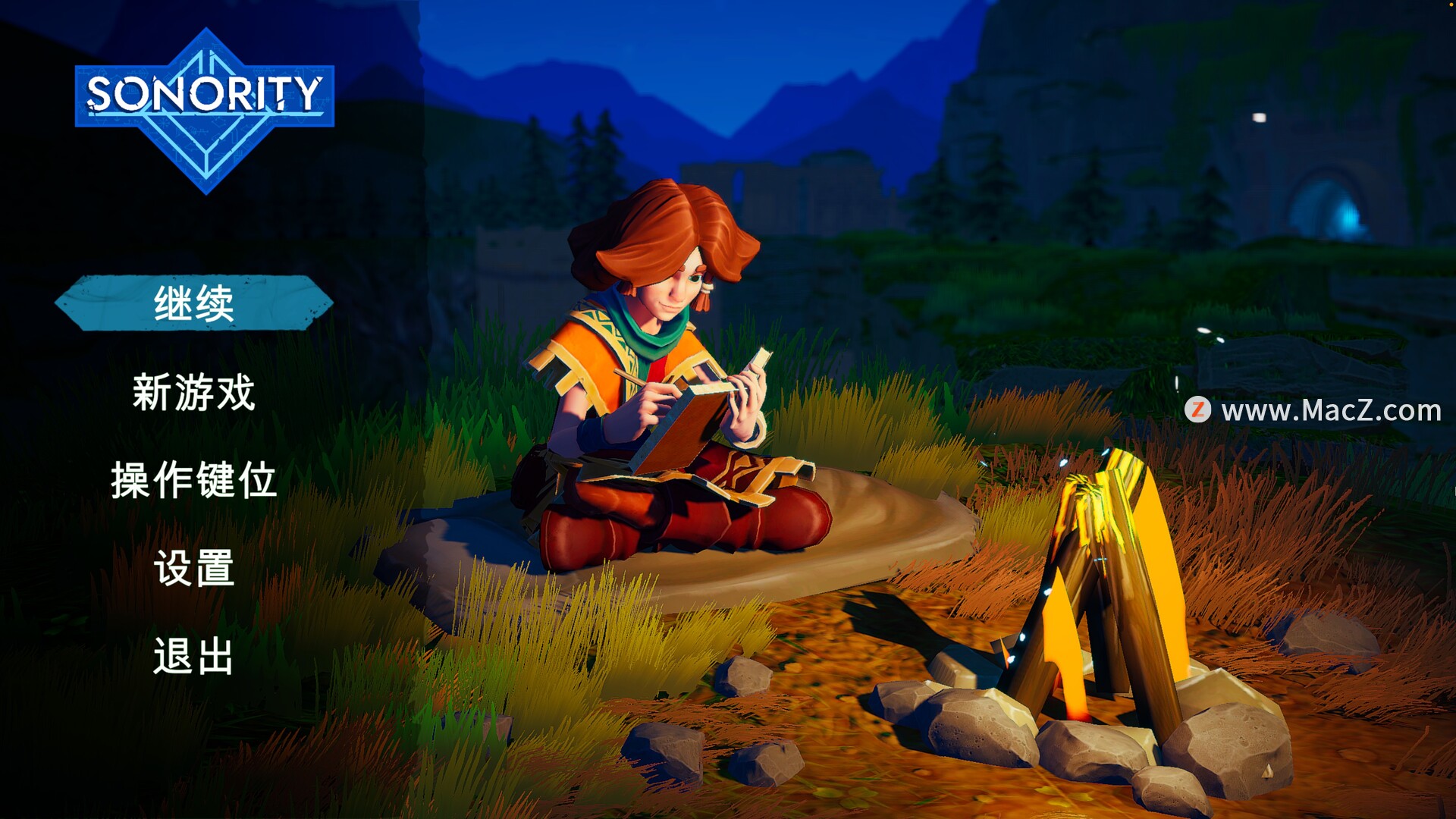1456x819 pixels.
Task: Open the 操作键位 controls menu
Action: pos(194,480)
